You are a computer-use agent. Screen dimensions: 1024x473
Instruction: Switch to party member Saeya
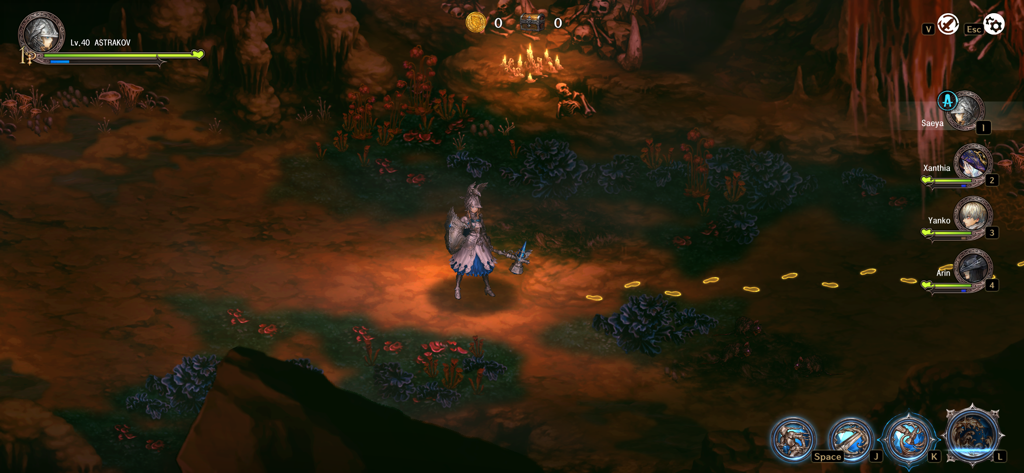(x=966, y=110)
